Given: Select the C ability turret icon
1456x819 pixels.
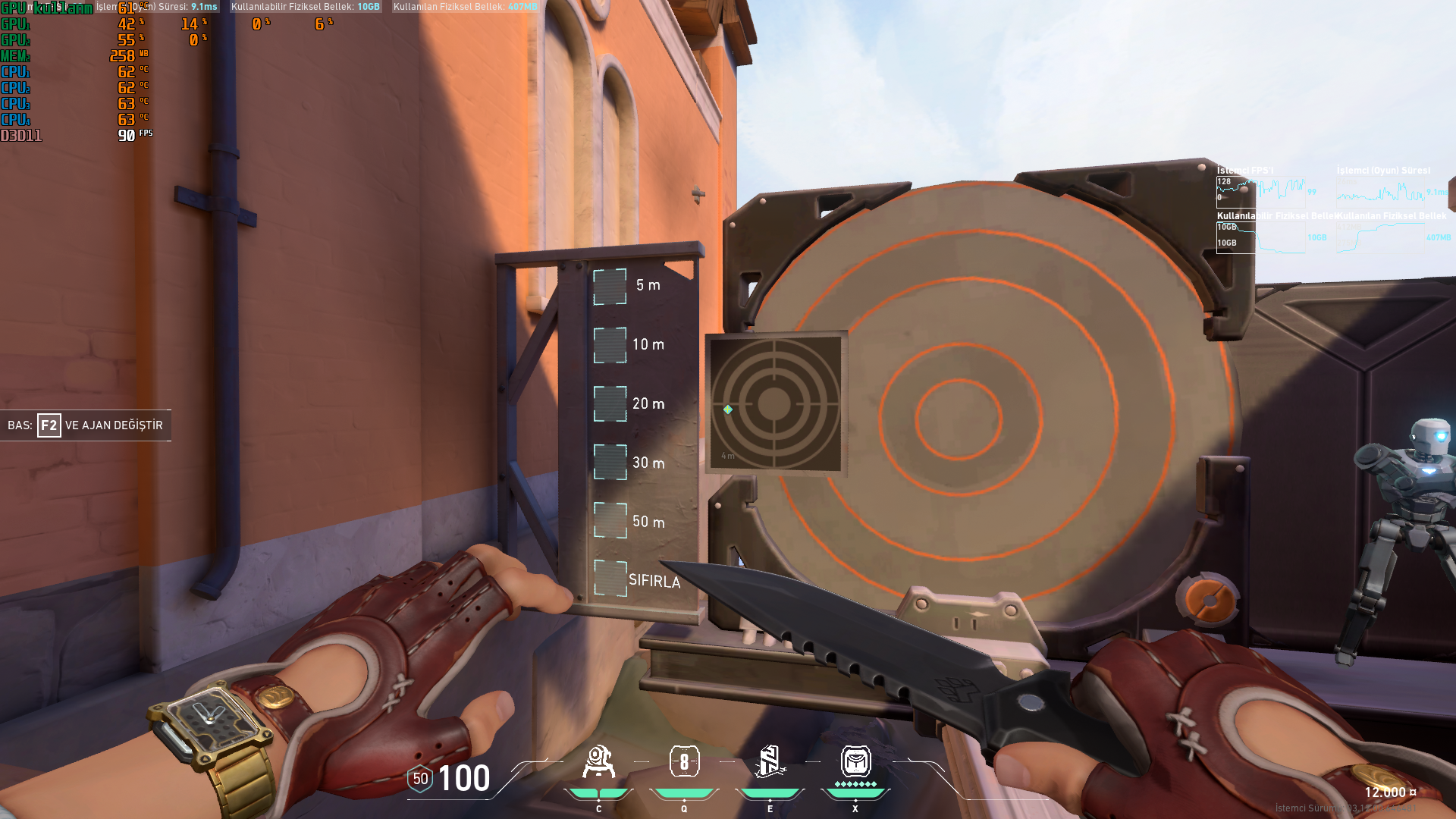Looking at the screenshot, I should tap(598, 761).
